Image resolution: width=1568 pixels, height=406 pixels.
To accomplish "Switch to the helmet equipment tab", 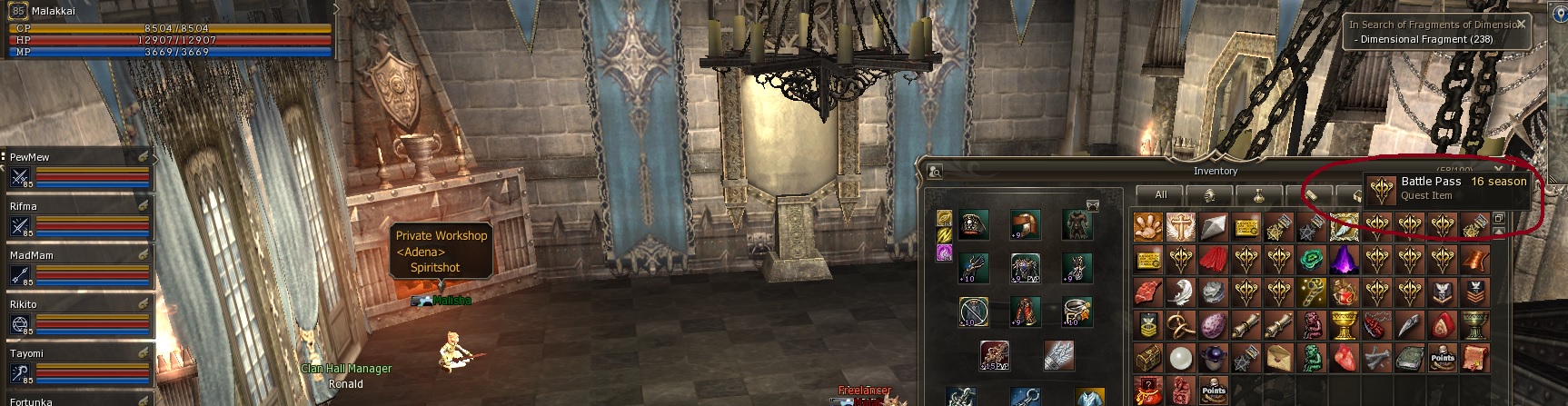I will [1209, 195].
